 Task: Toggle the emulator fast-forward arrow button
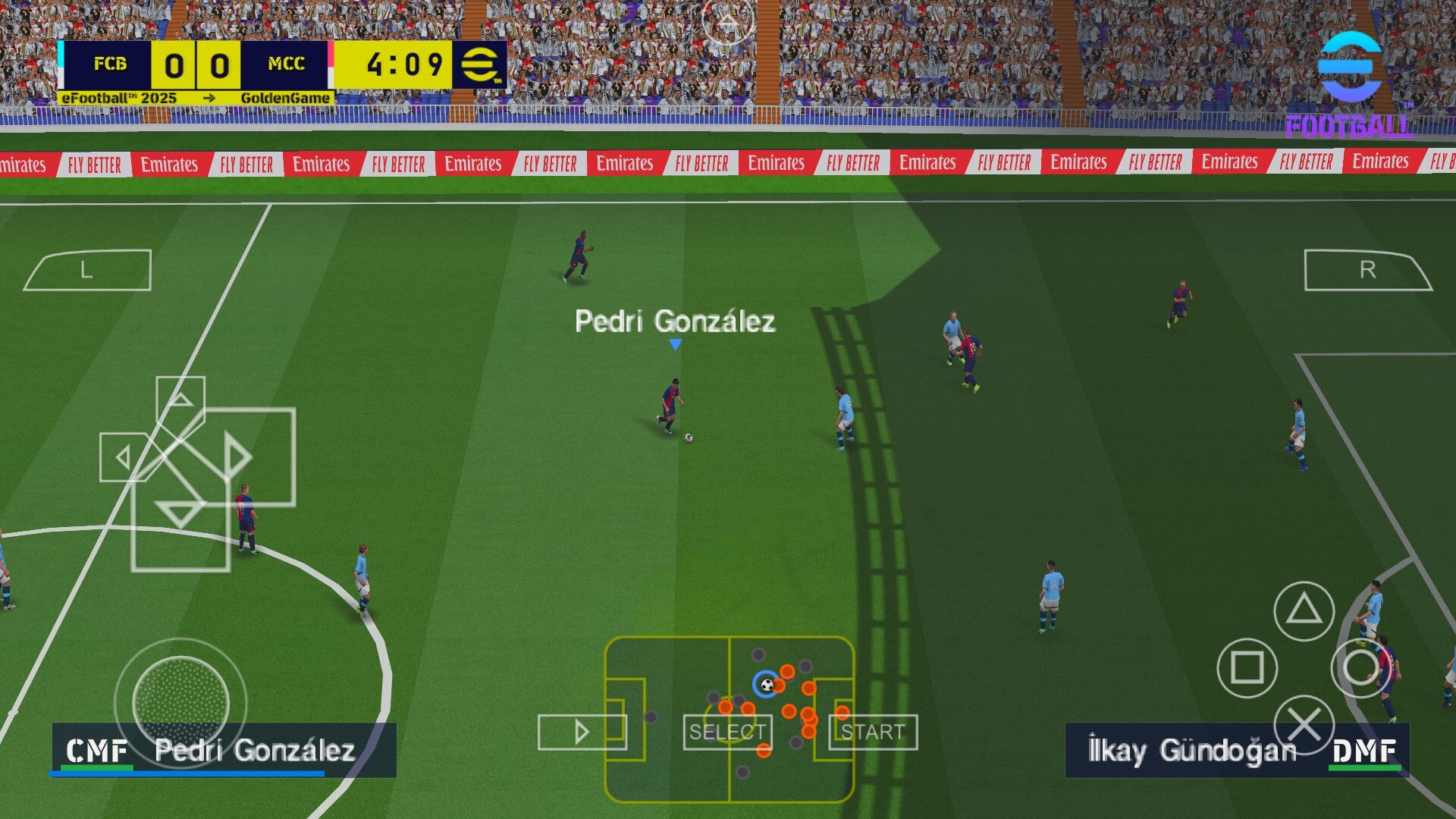coord(582,733)
